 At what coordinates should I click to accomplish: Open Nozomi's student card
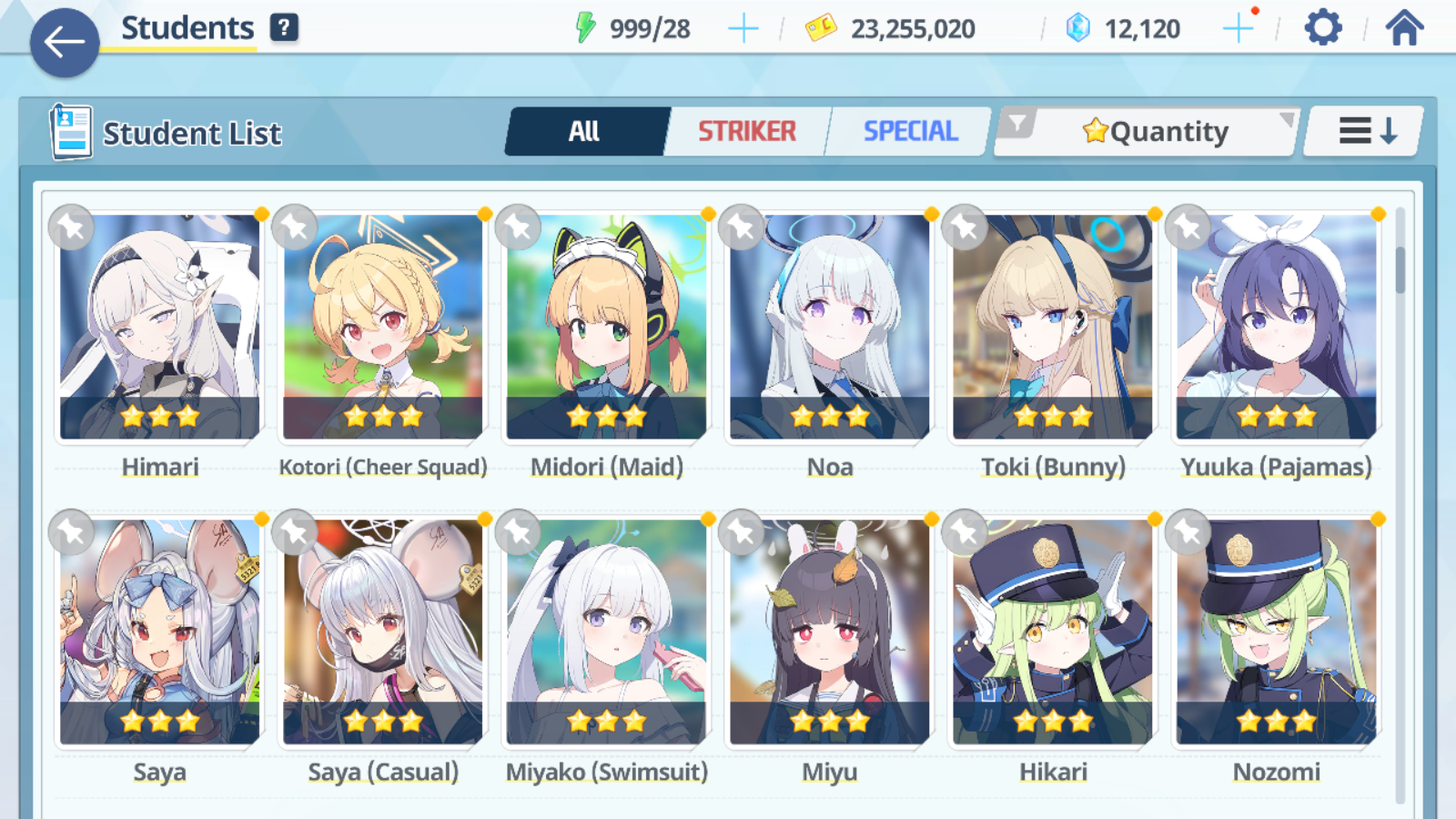(1276, 632)
